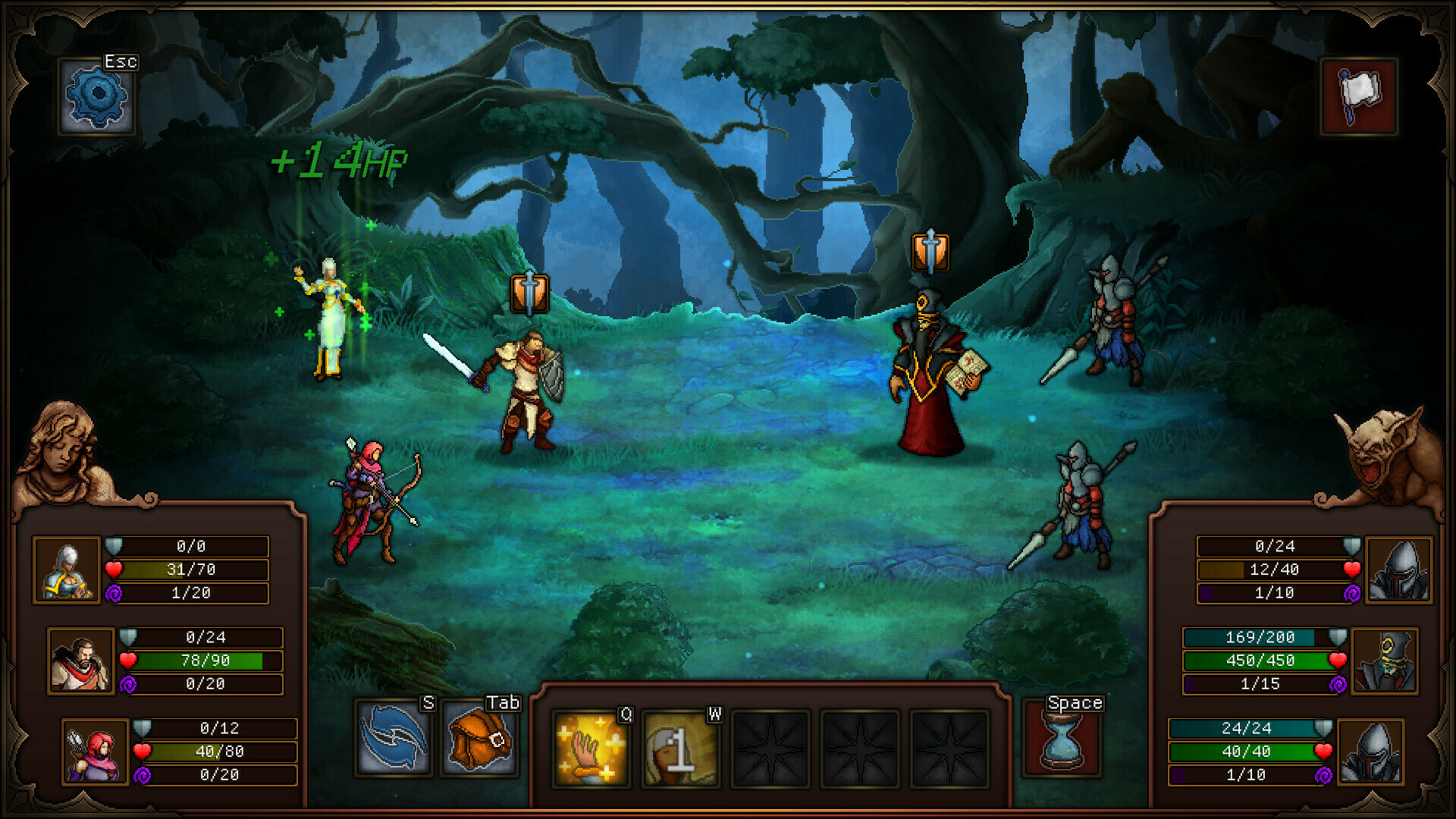Click the white flag surrender icon
1456x819 pixels.
click(1360, 96)
